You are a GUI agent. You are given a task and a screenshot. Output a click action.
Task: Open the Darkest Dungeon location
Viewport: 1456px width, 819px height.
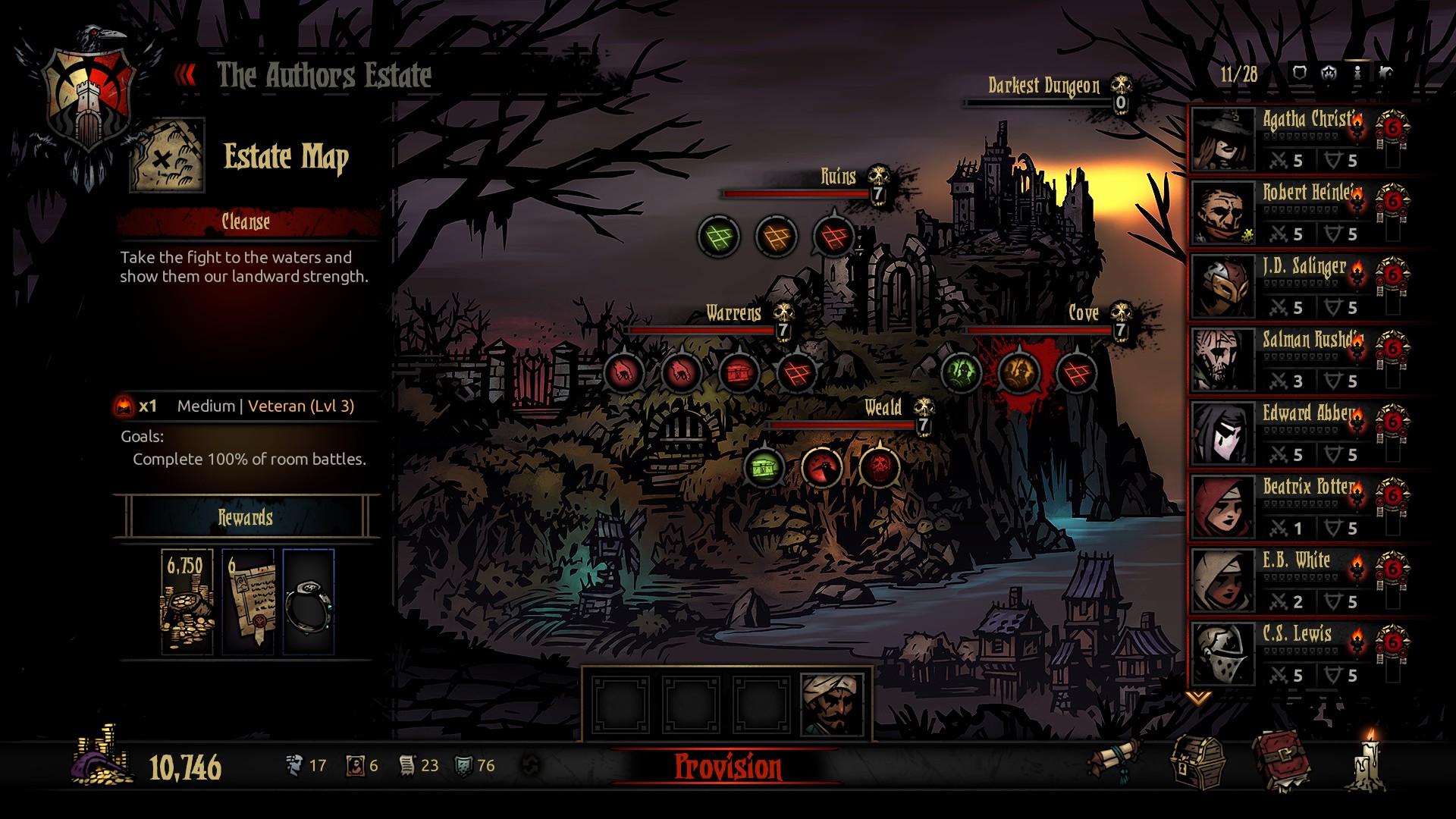(1045, 86)
